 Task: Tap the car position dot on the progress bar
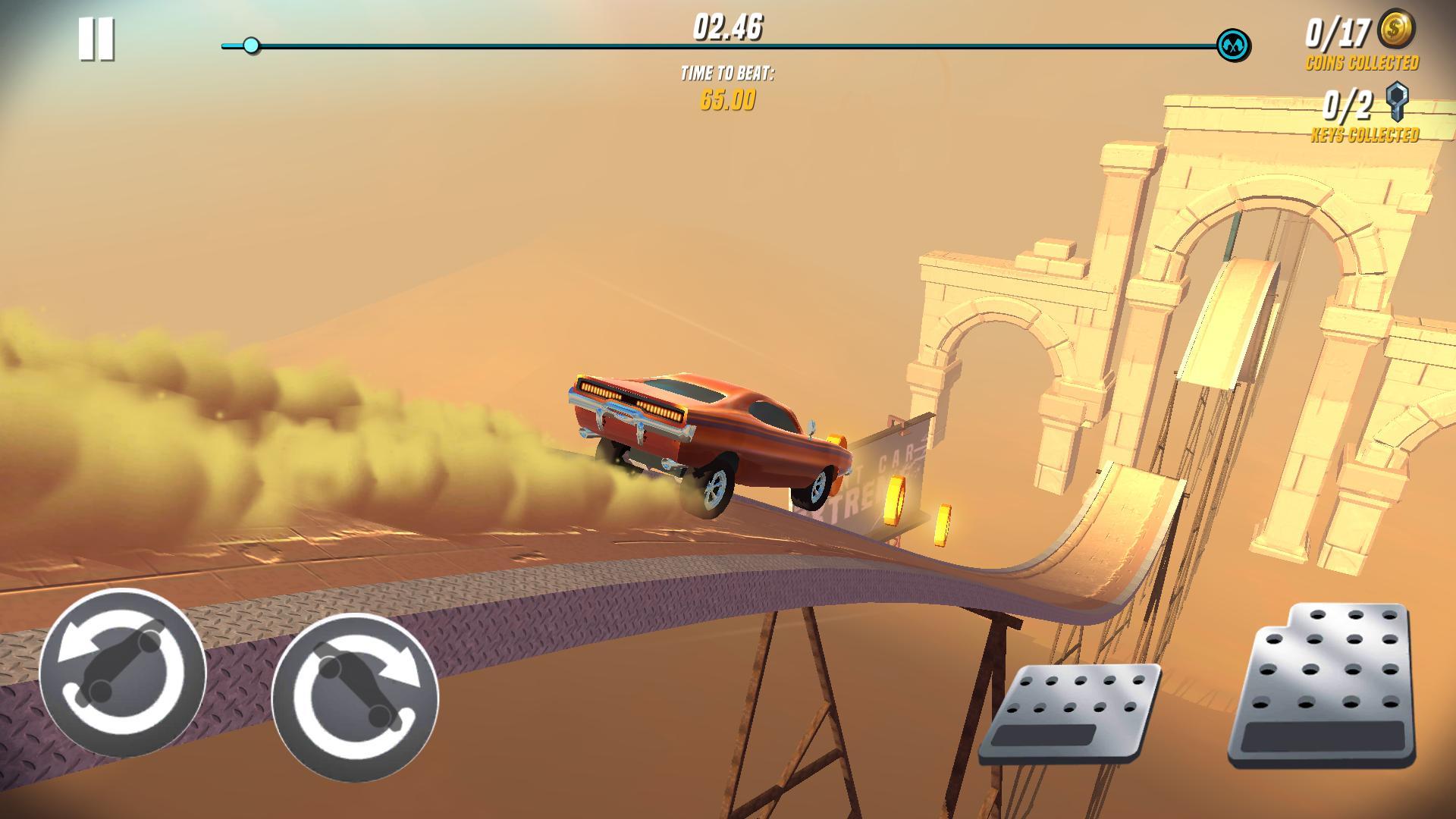tap(250, 47)
